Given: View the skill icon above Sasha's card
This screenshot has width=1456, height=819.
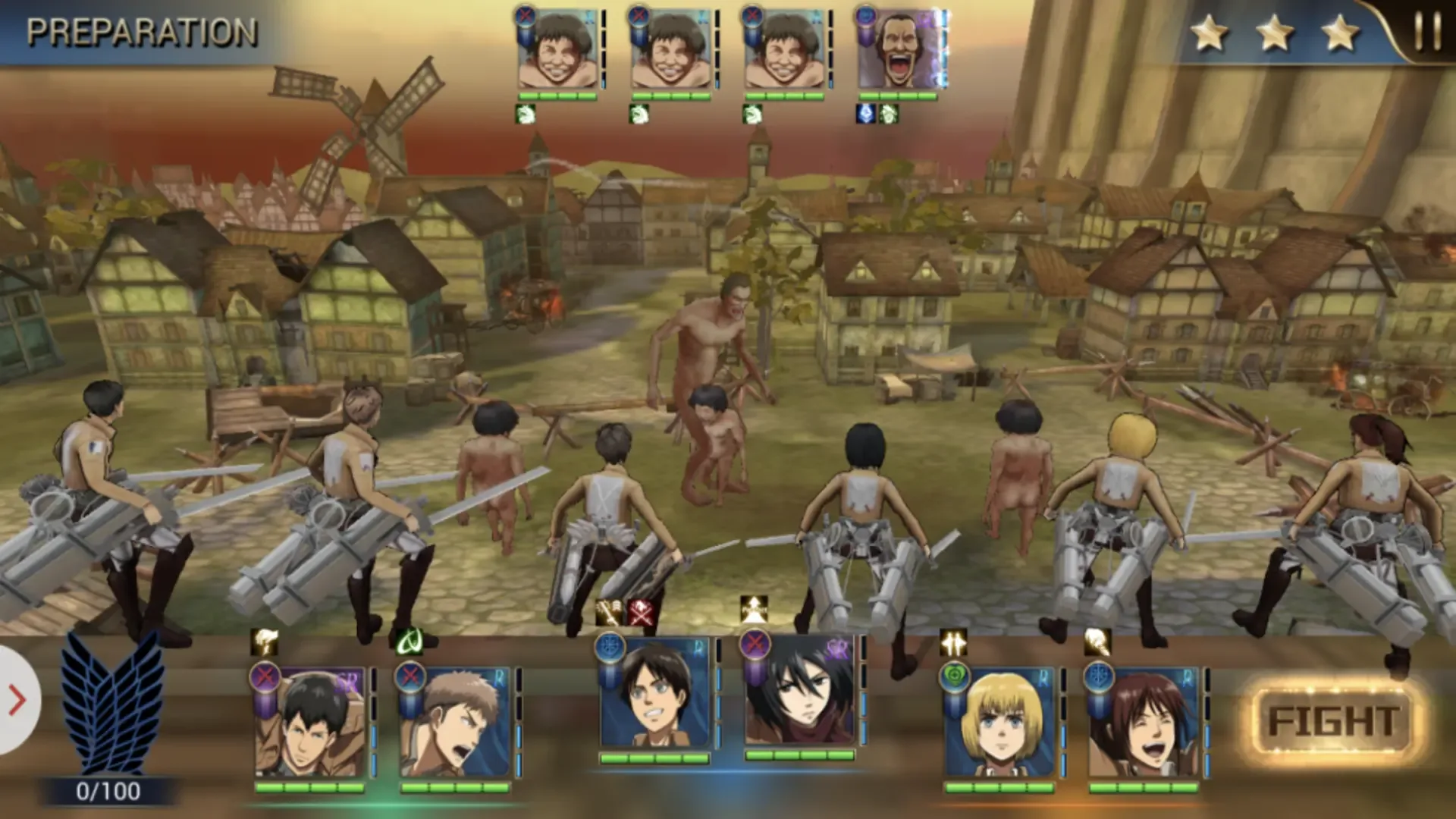Looking at the screenshot, I should [x=1097, y=643].
